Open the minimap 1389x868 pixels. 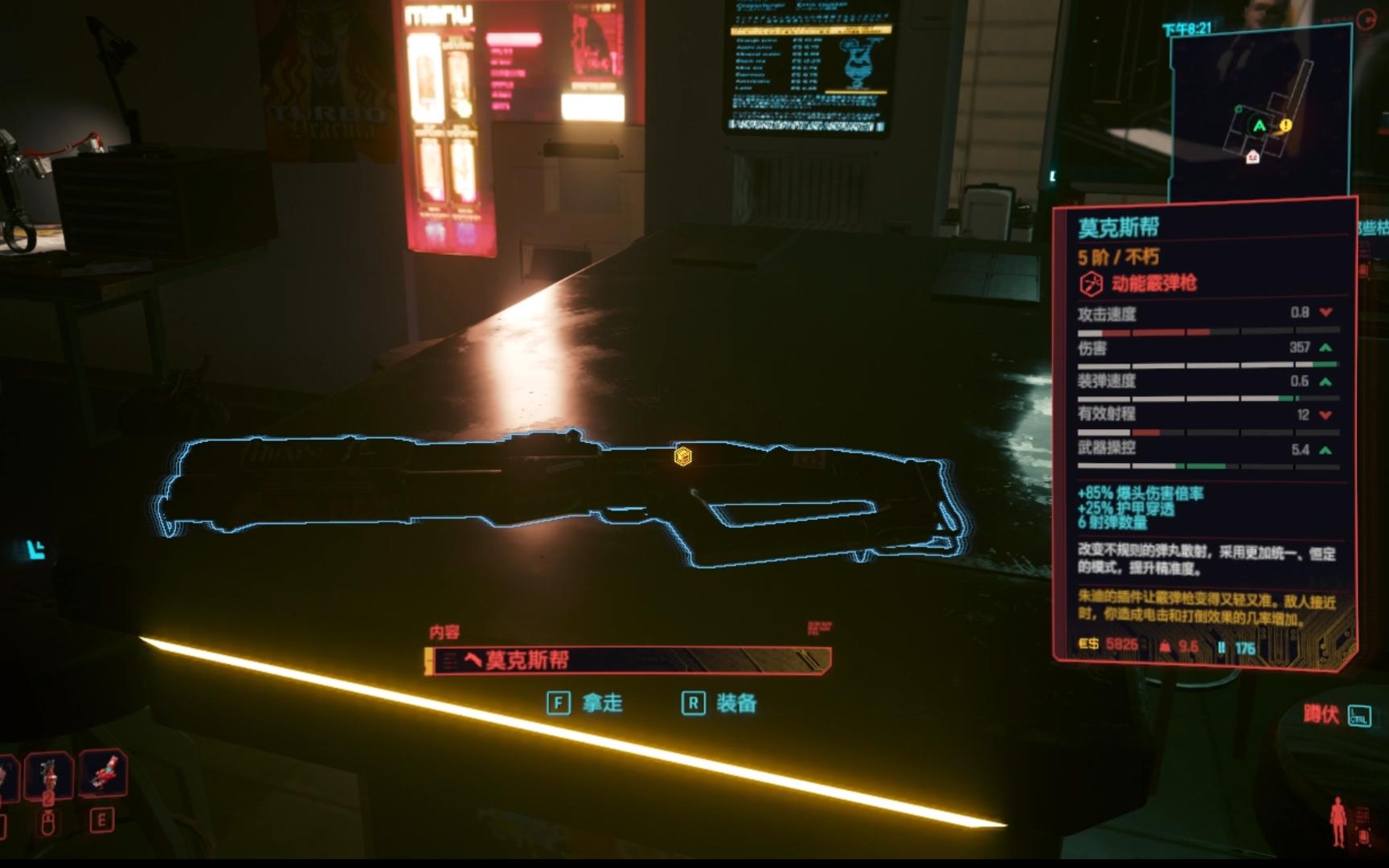point(1259,113)
